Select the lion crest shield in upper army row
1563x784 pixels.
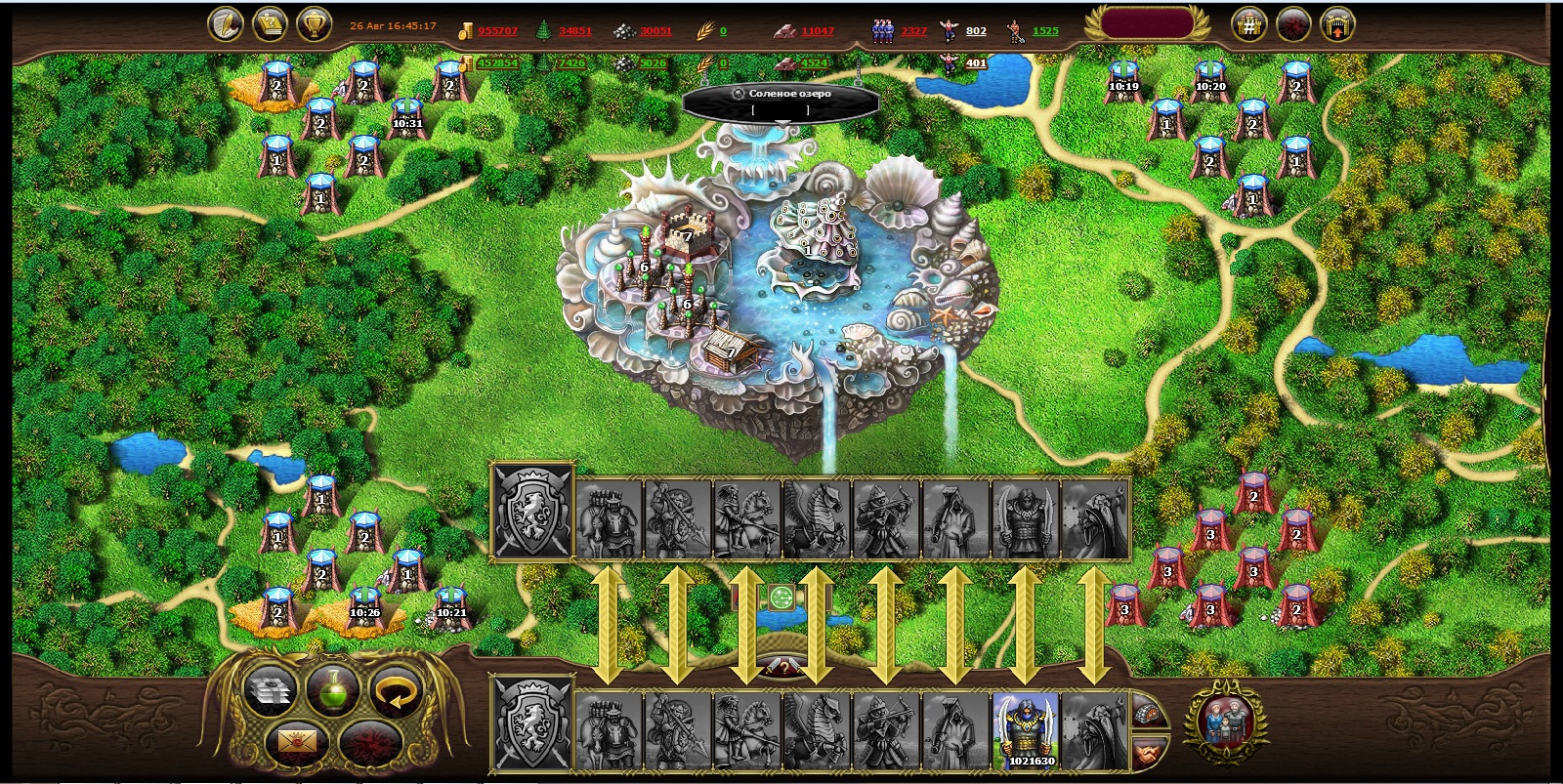(x=532, y=511)
